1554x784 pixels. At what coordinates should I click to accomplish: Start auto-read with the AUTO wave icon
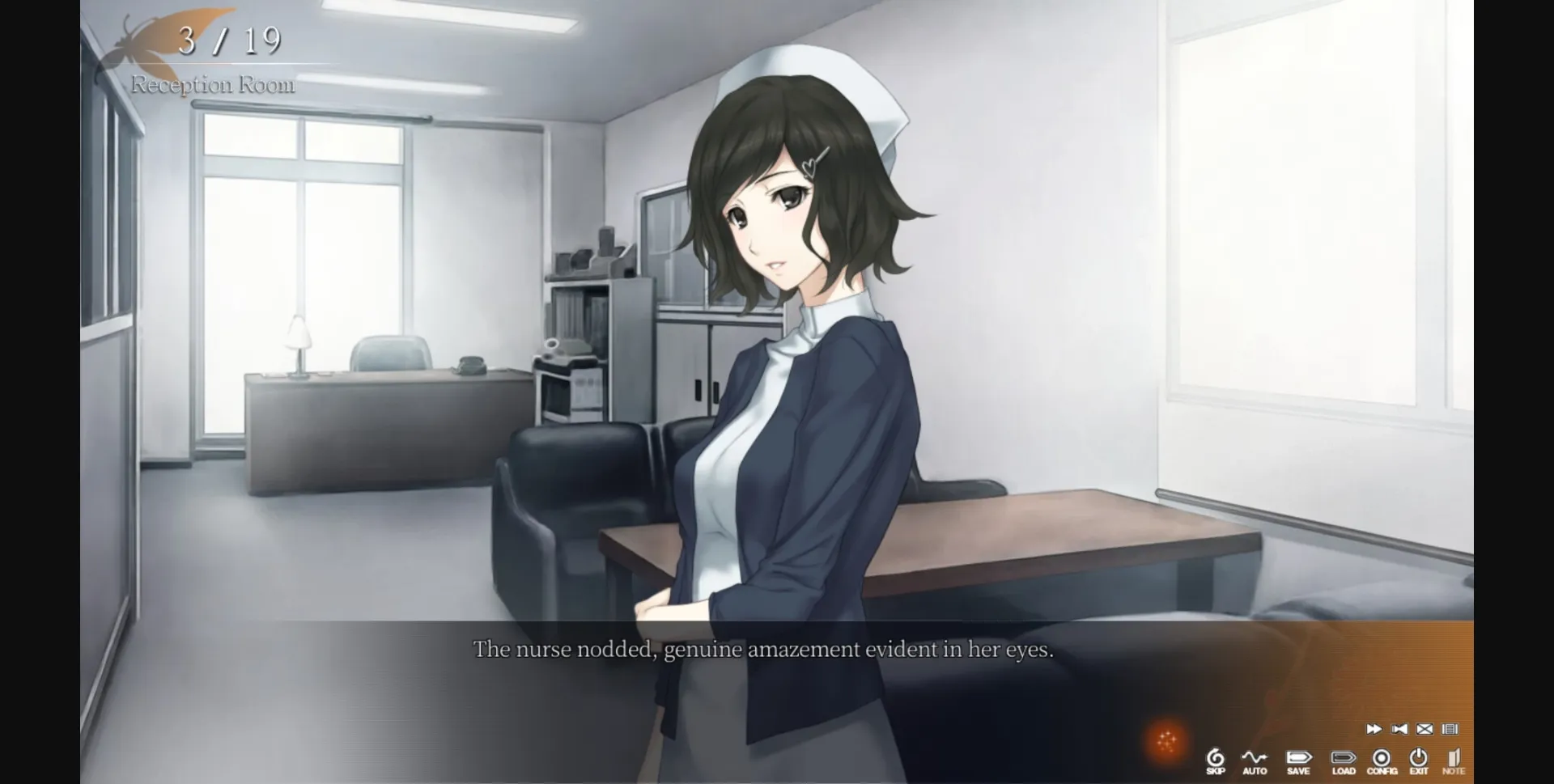pyautogui.click(x=1255, y=756)
